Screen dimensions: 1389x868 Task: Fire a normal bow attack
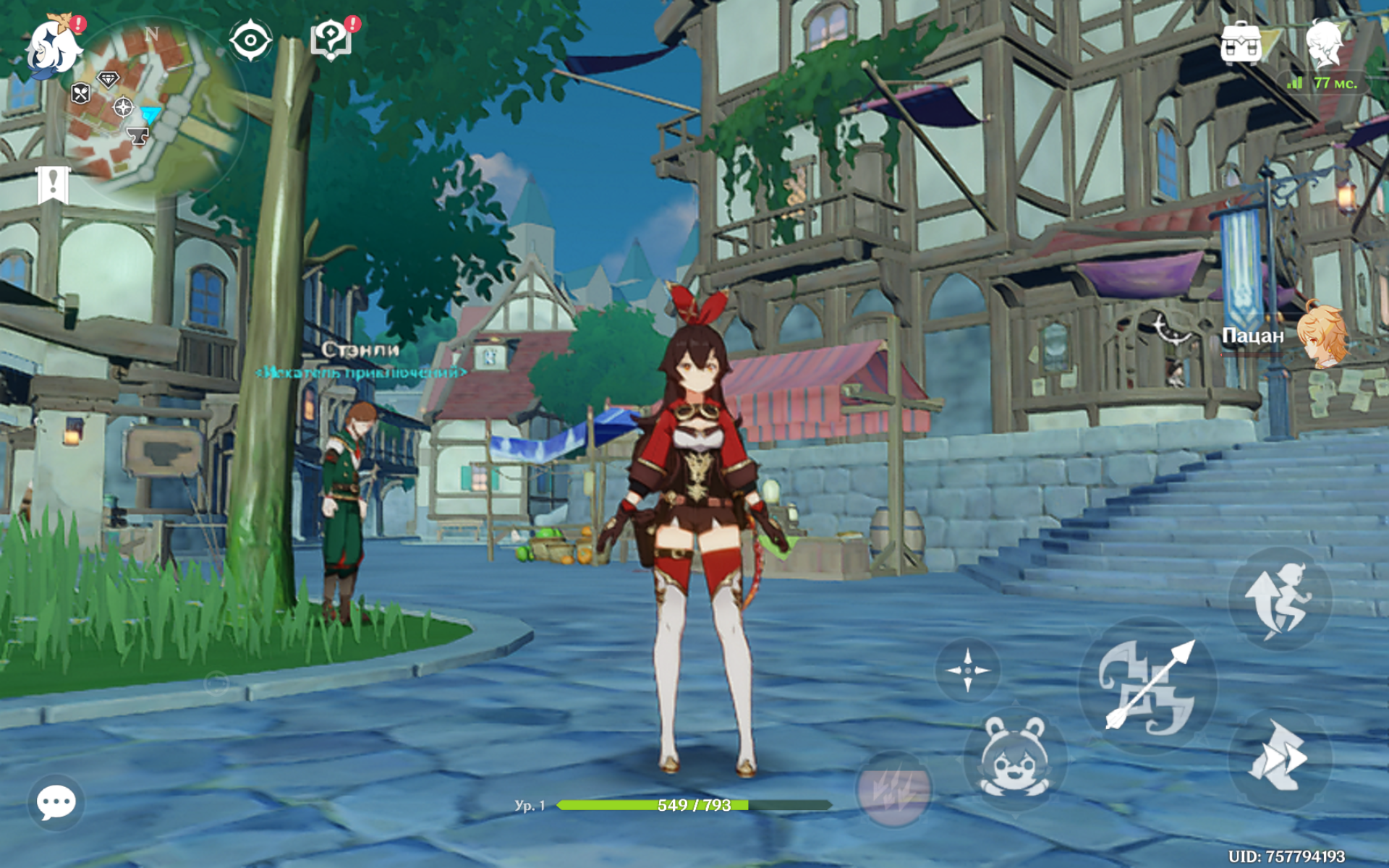click(x=1148, y=685)
